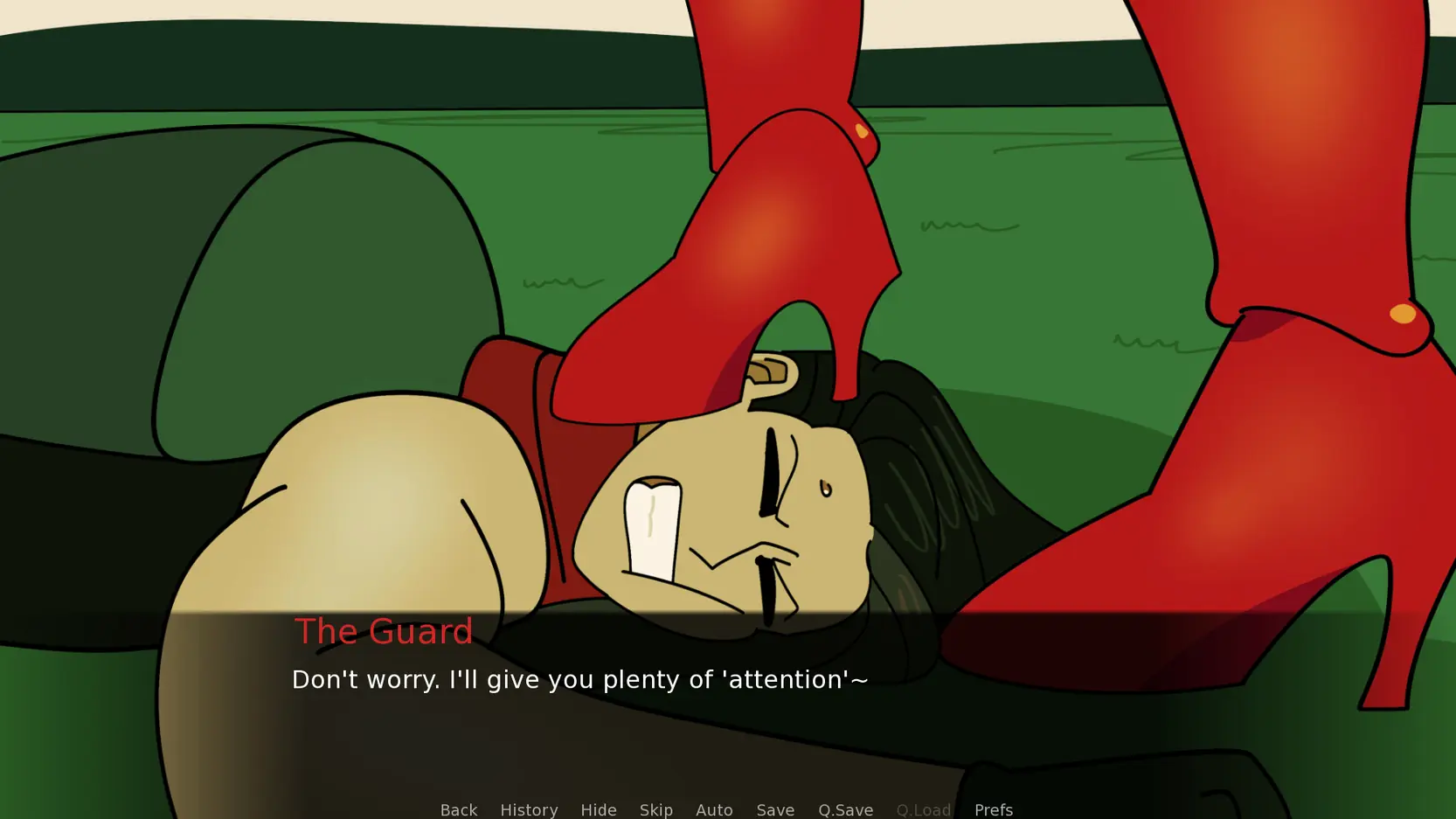Quick save with Q.Save
1456x819 pixels.
click(x=845, y=809)
